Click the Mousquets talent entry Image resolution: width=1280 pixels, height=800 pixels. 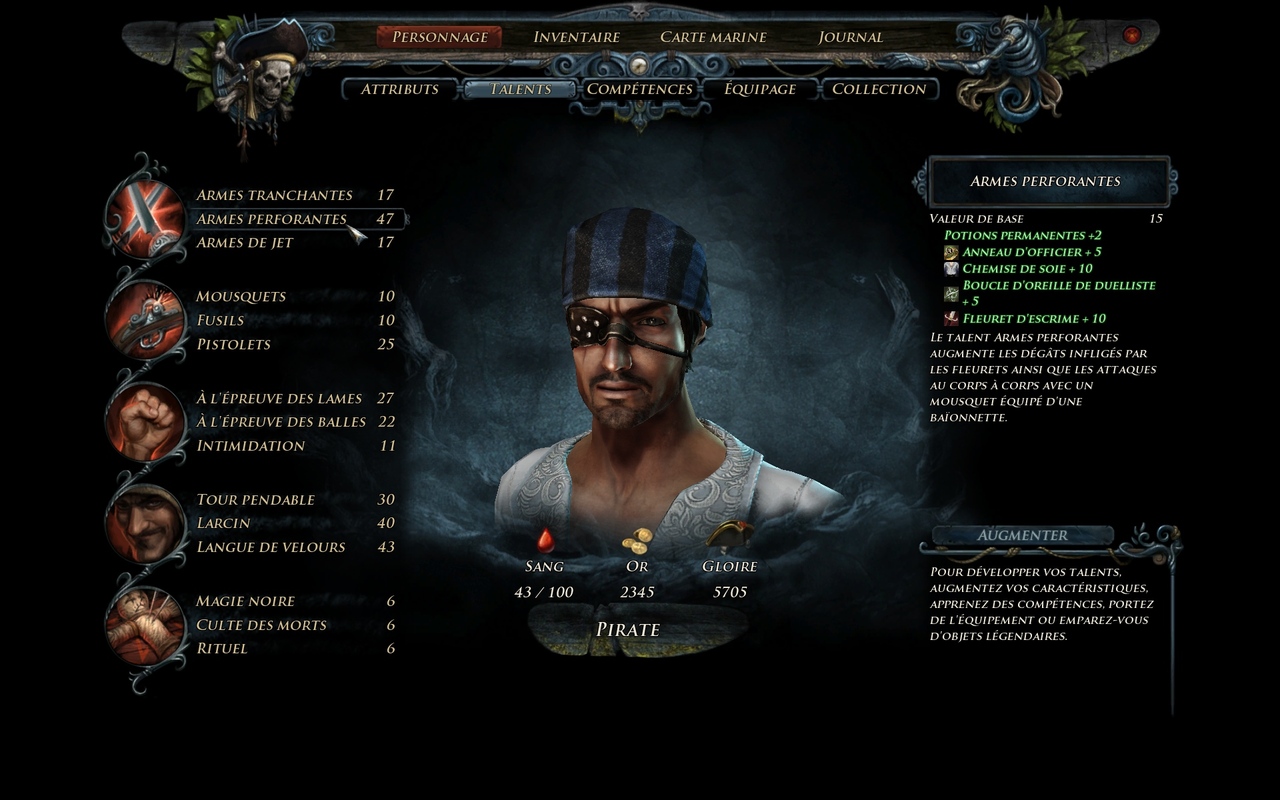tap(241, 297)
